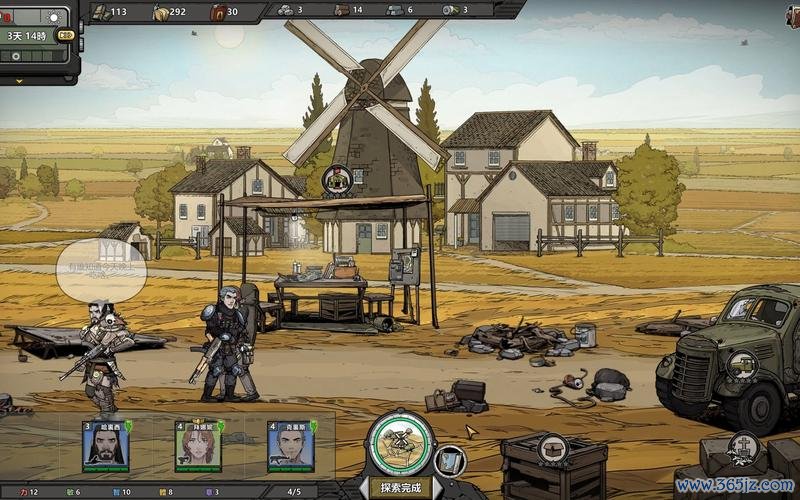Select the first survivor portrait 哈塞西

(x=105, y=446)
